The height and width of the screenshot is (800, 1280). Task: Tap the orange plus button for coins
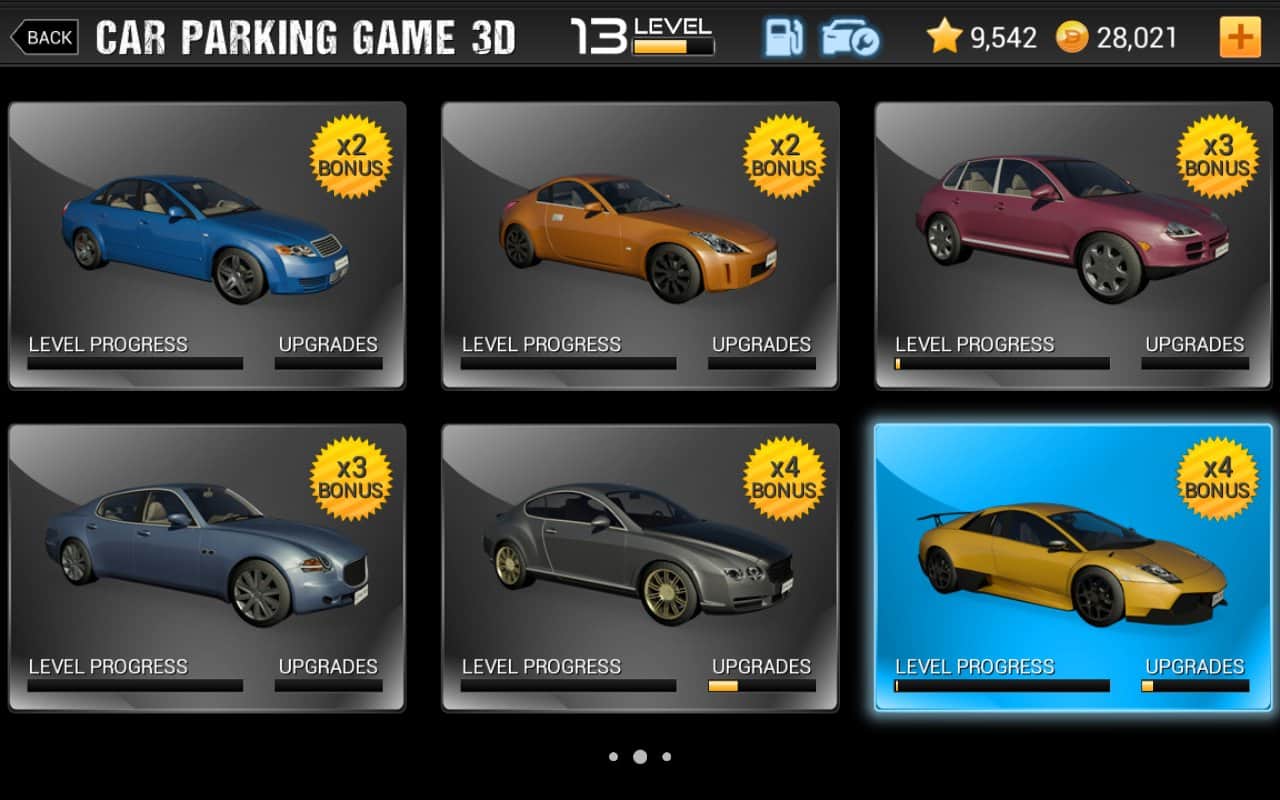(x=1240, y=38)
